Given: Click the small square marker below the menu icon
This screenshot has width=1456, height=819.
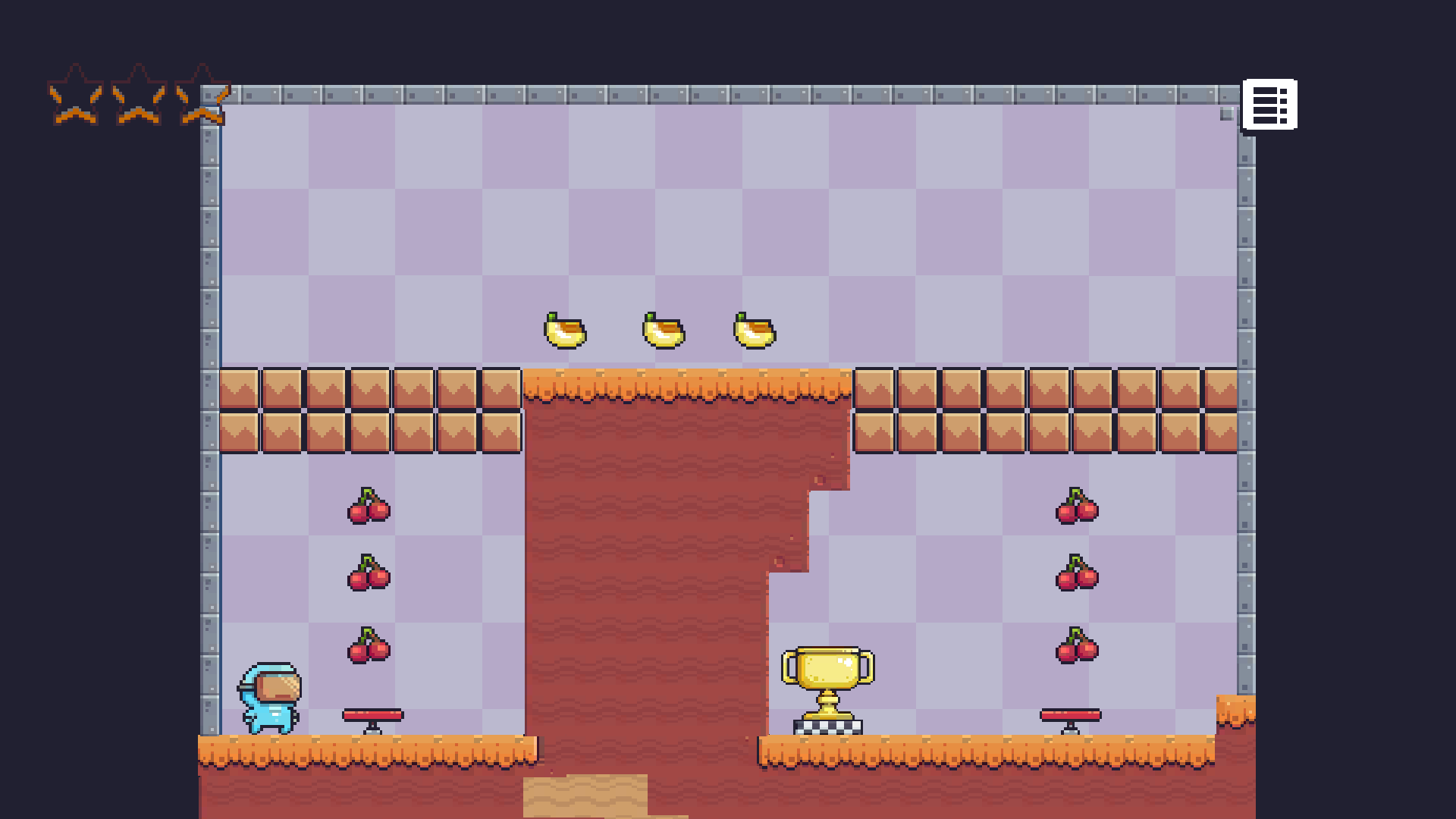Looking at the screenshot, I should click(x=1225, y=114).
